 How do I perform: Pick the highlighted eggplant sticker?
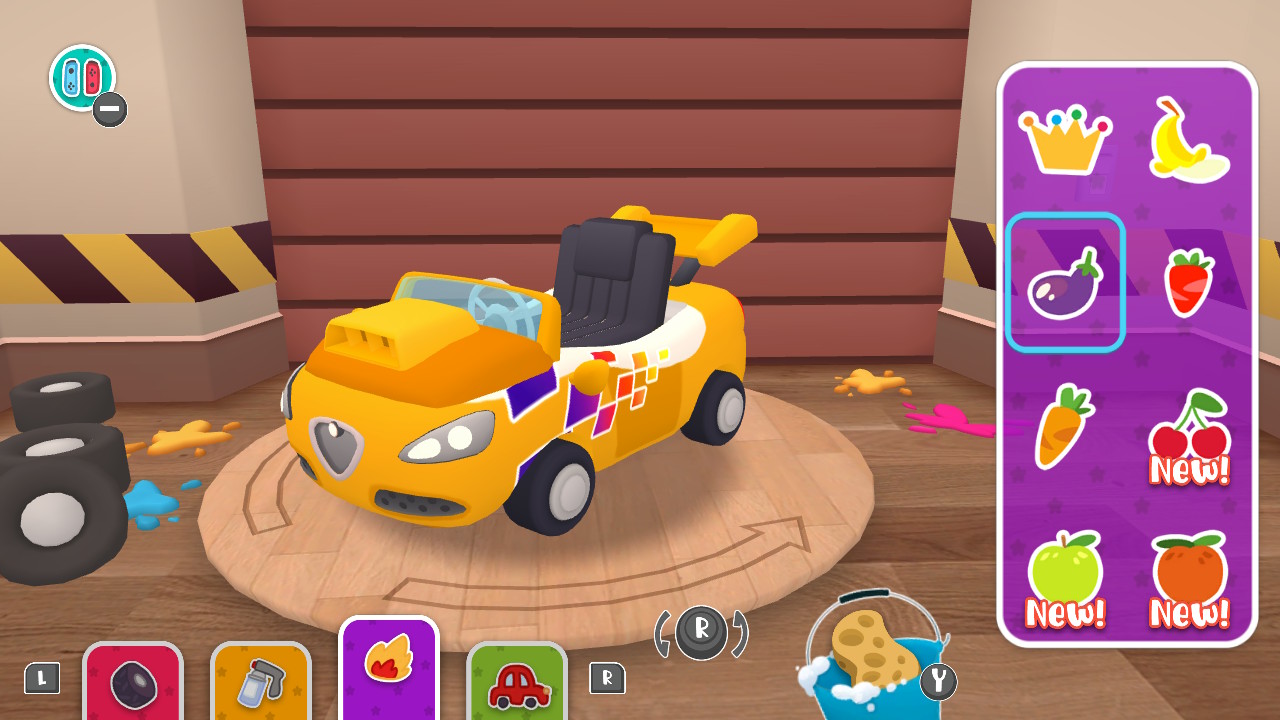pyautogui.click(x=1064, y=283)
